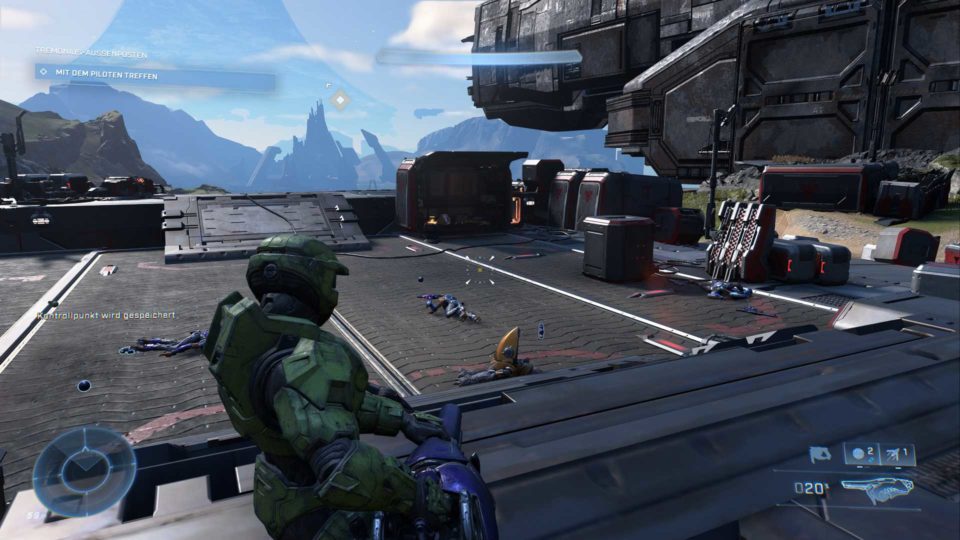Click the flag icon beside the grenade slot

click(820, 455)
